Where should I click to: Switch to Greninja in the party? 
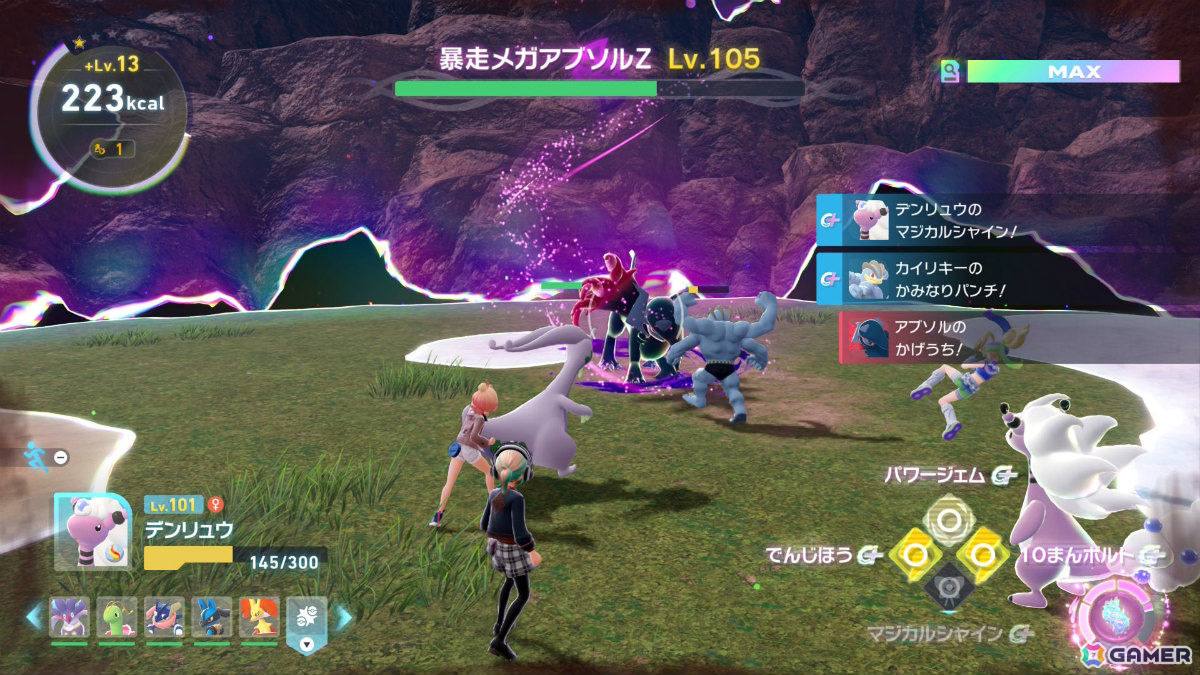click(x=164, y=618)
